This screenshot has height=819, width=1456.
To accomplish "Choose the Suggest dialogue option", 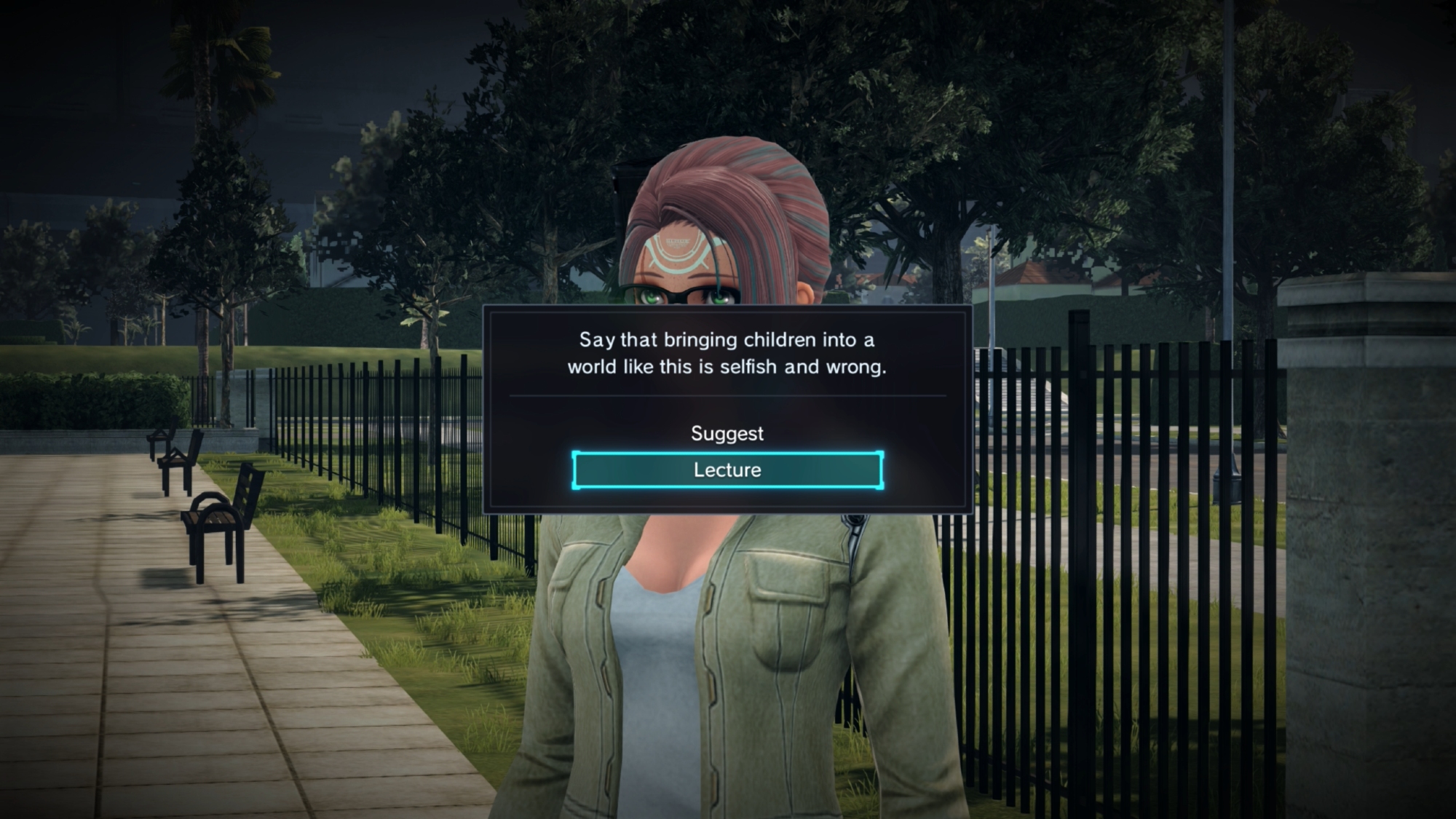I will tap(727, 433).
